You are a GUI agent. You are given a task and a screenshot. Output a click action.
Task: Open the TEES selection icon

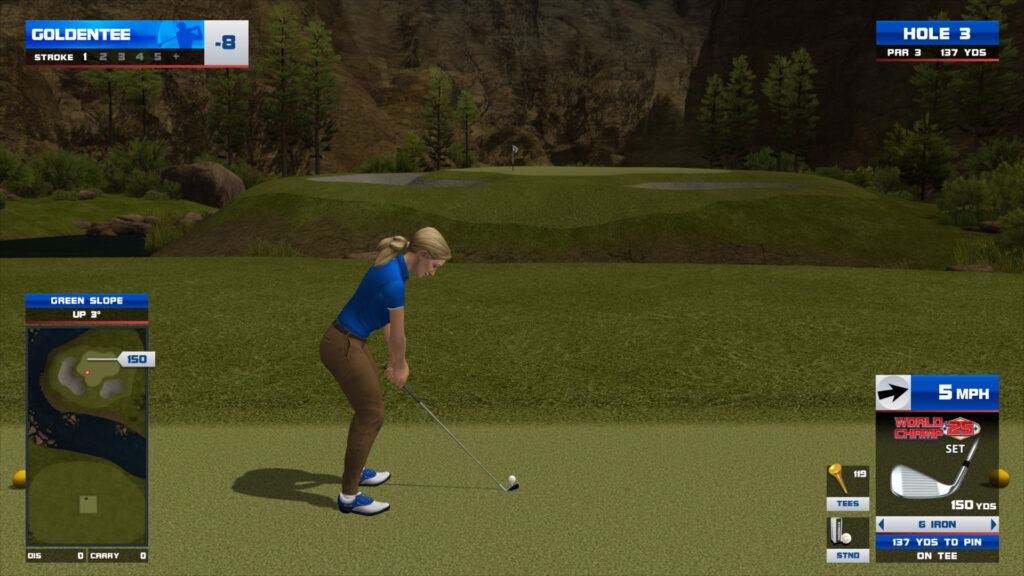847,486
